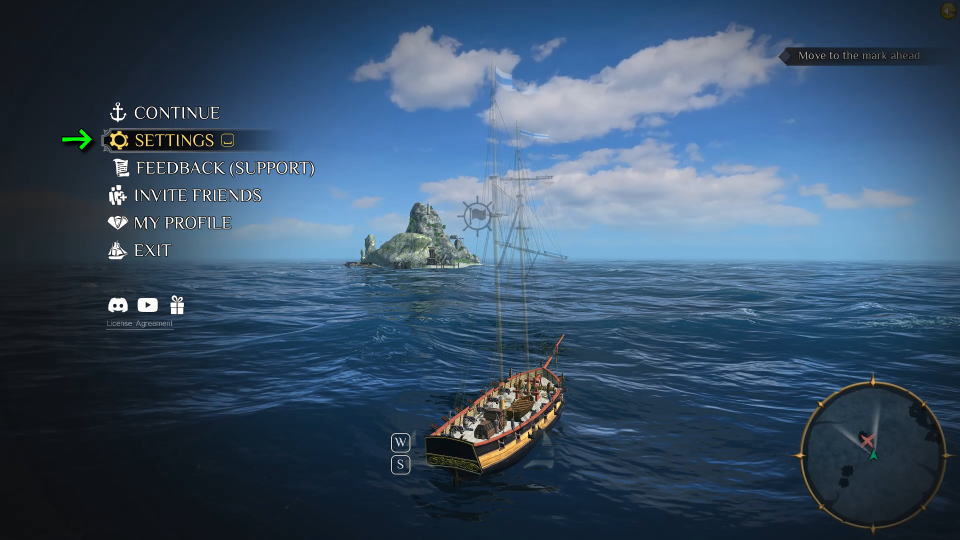960x540 pixels.
Task: Choose Exit from the menu
Action: pos(152,250)
